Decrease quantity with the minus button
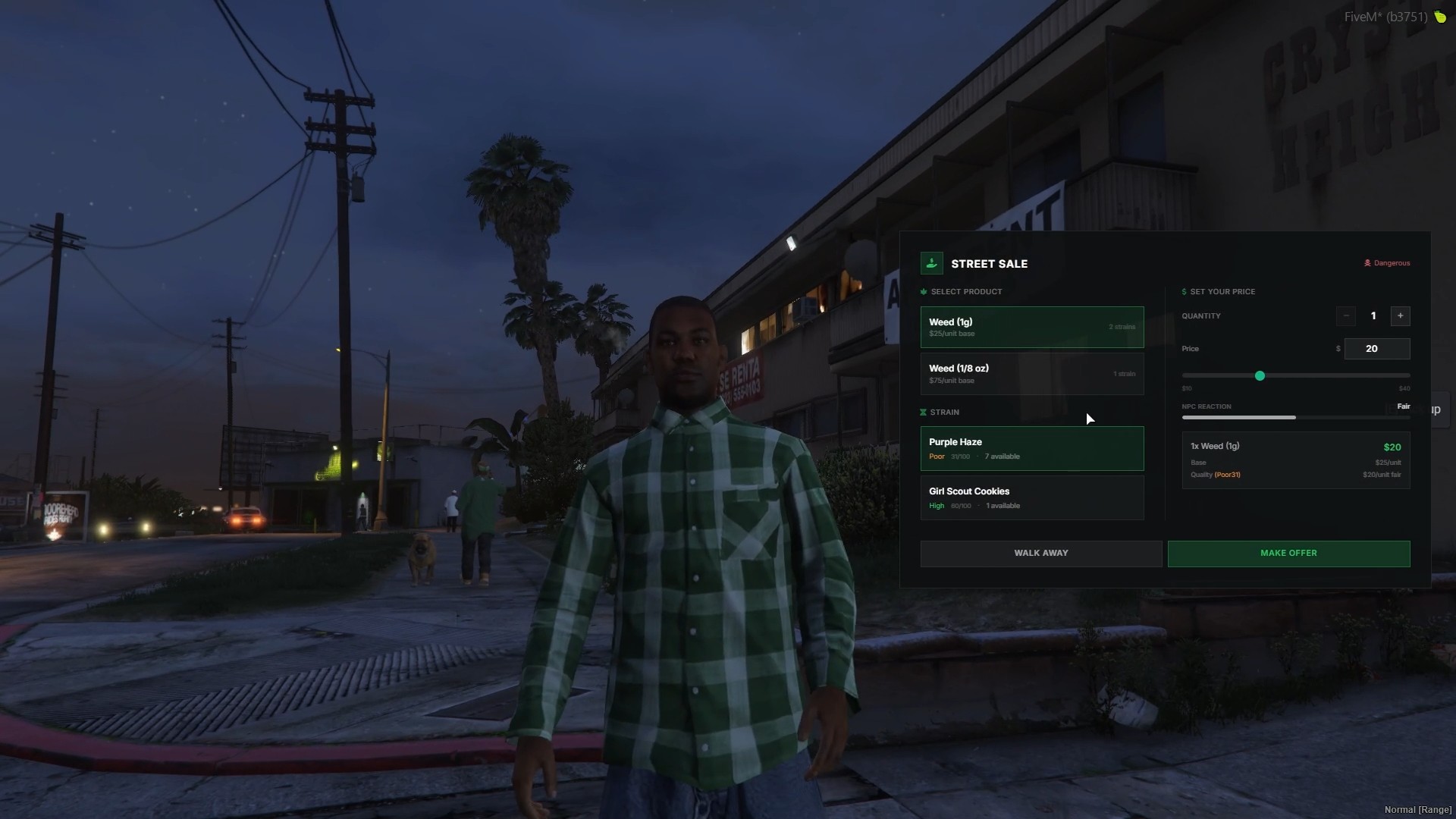This screenshot has width=1456, height=819. [x=1346, y=316]
